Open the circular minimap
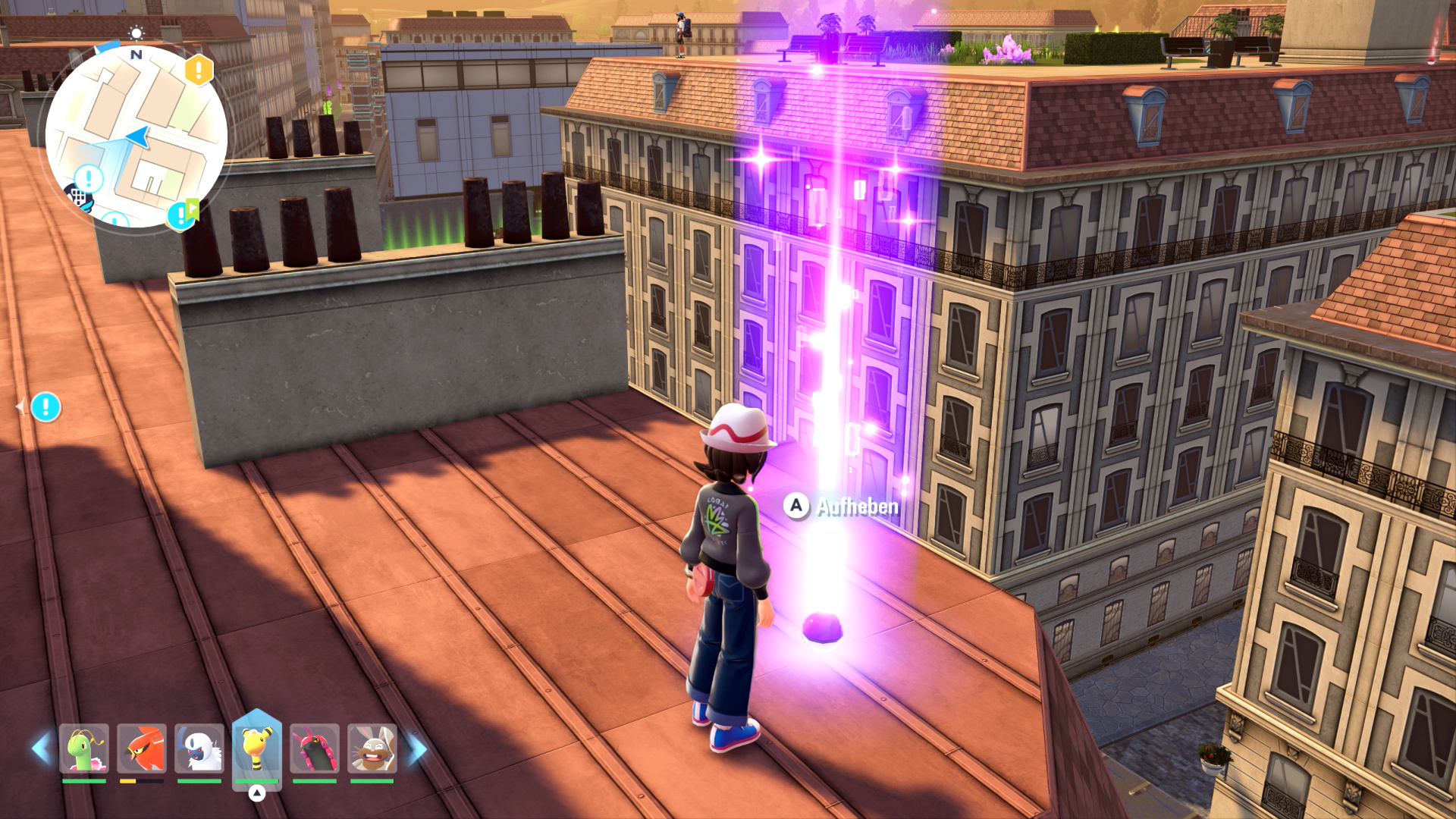 click(x=136, y=136)
